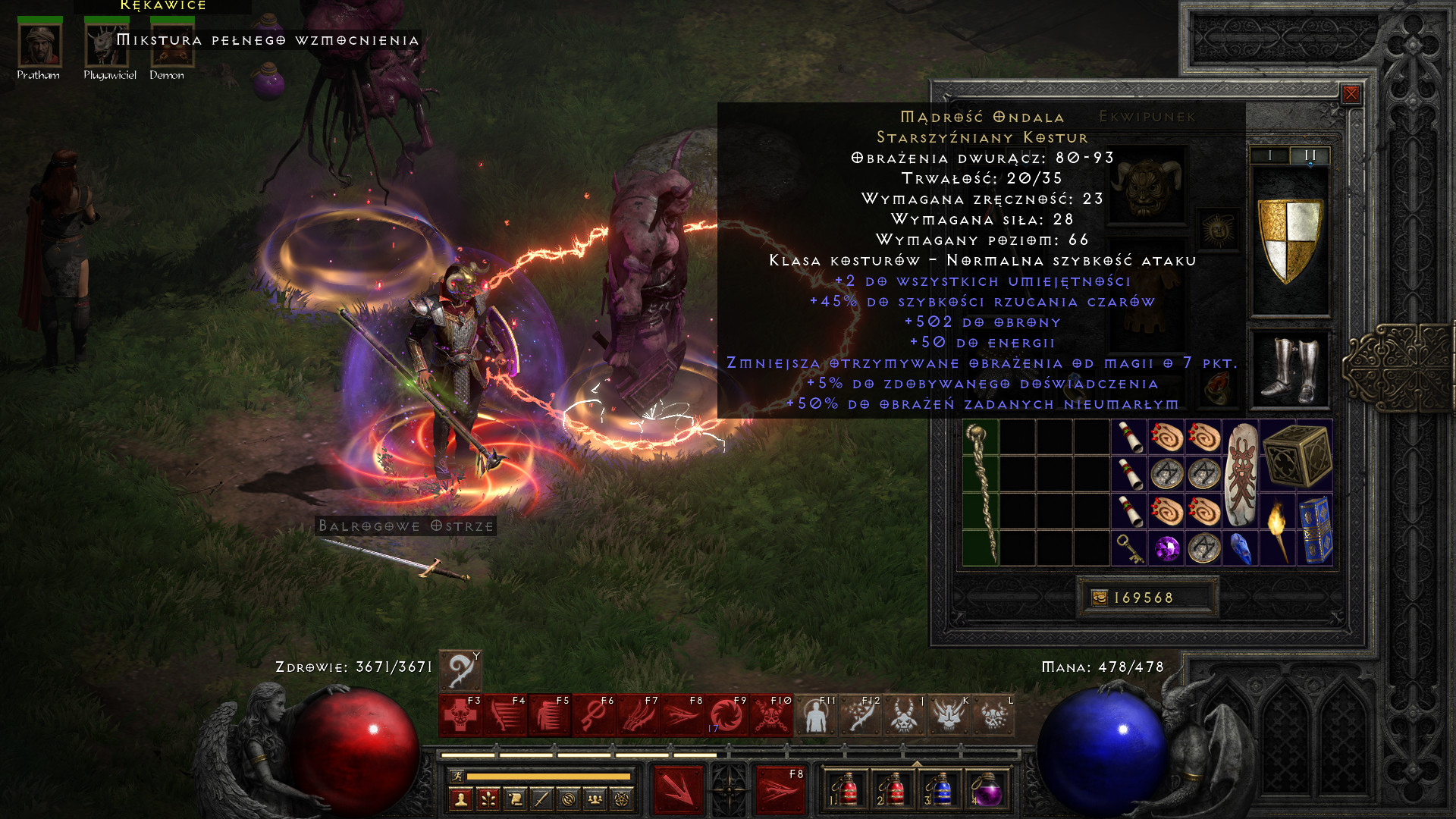The height and width of the screenshot is (819, 1456).
Task: Select Pratham's party portrait
Action: 39,45
